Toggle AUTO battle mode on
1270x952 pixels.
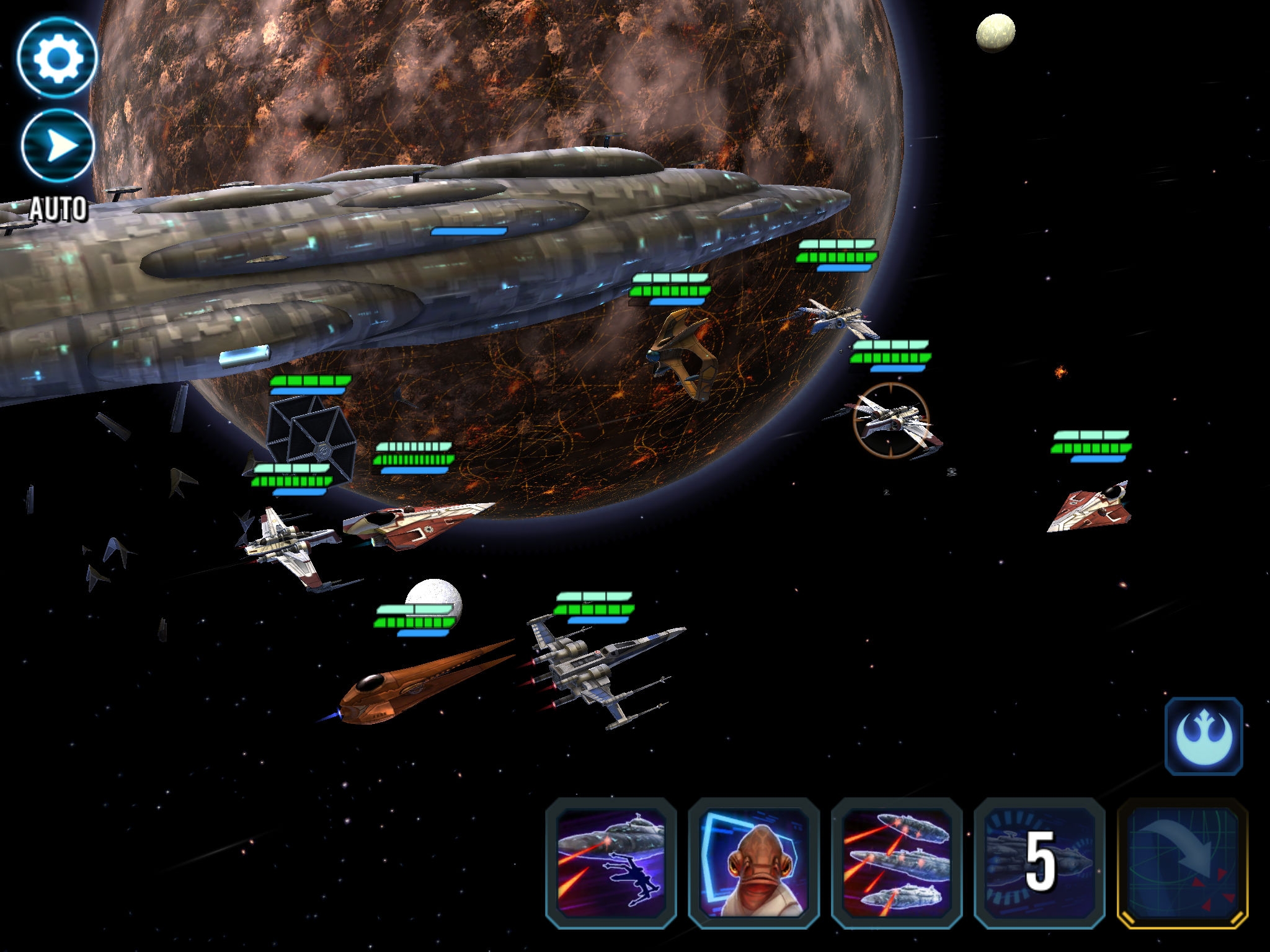click(x=57, y=144)
